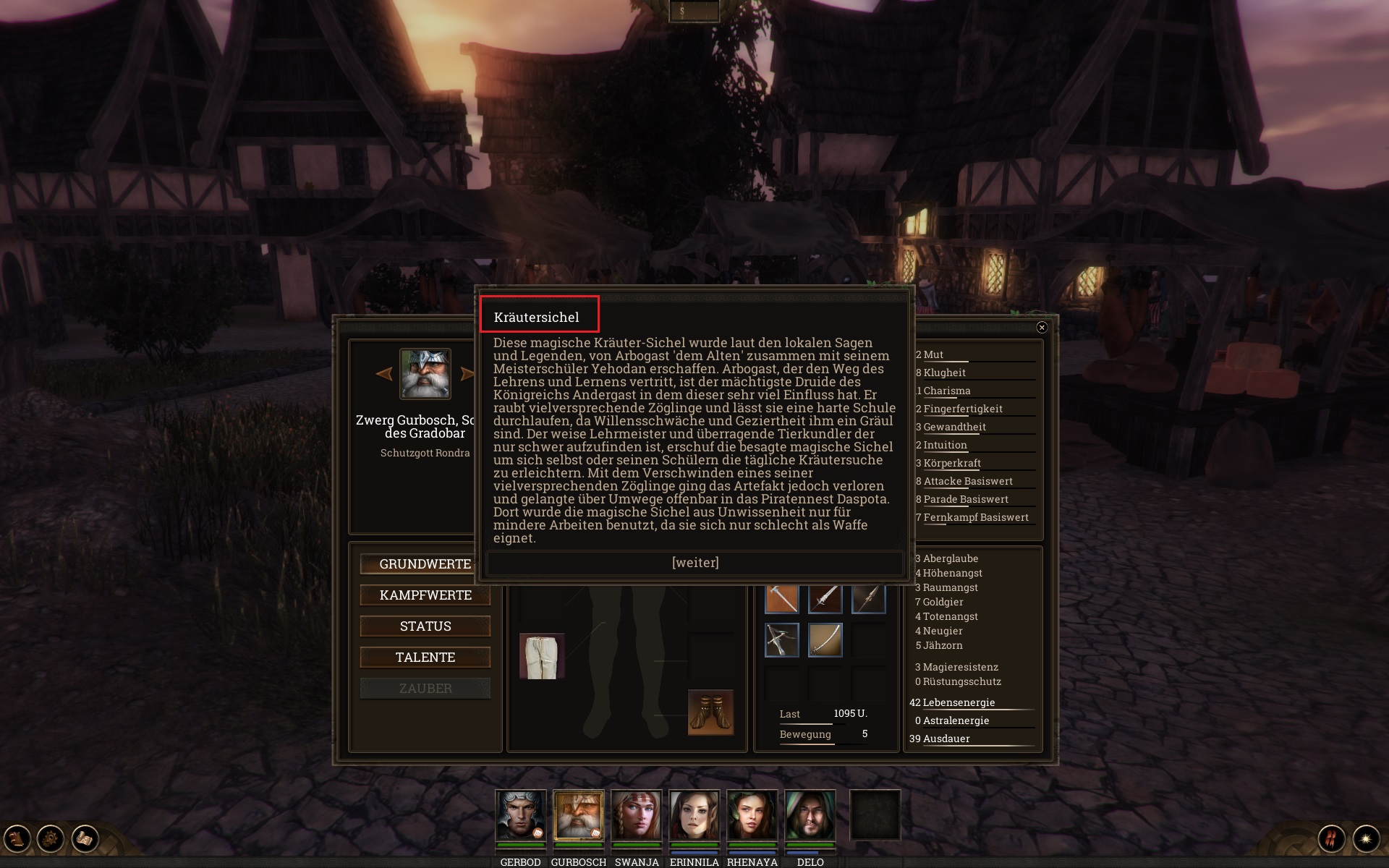Select Delo's hooded portrait

click(810, 815)
